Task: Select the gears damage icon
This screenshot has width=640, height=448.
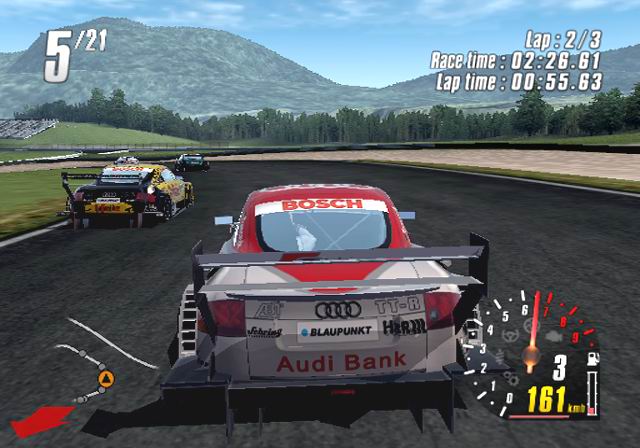Action: tap(510, 378)
